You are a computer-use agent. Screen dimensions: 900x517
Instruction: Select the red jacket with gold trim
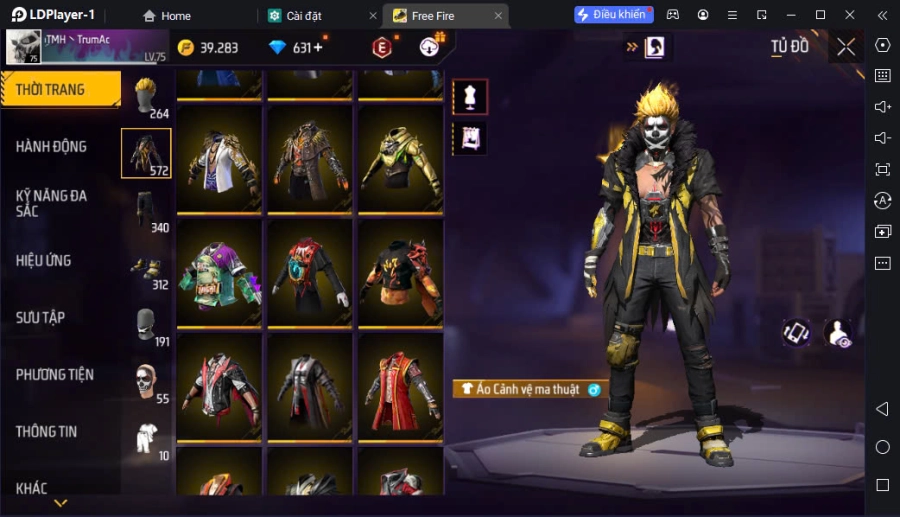pos(397,387)
